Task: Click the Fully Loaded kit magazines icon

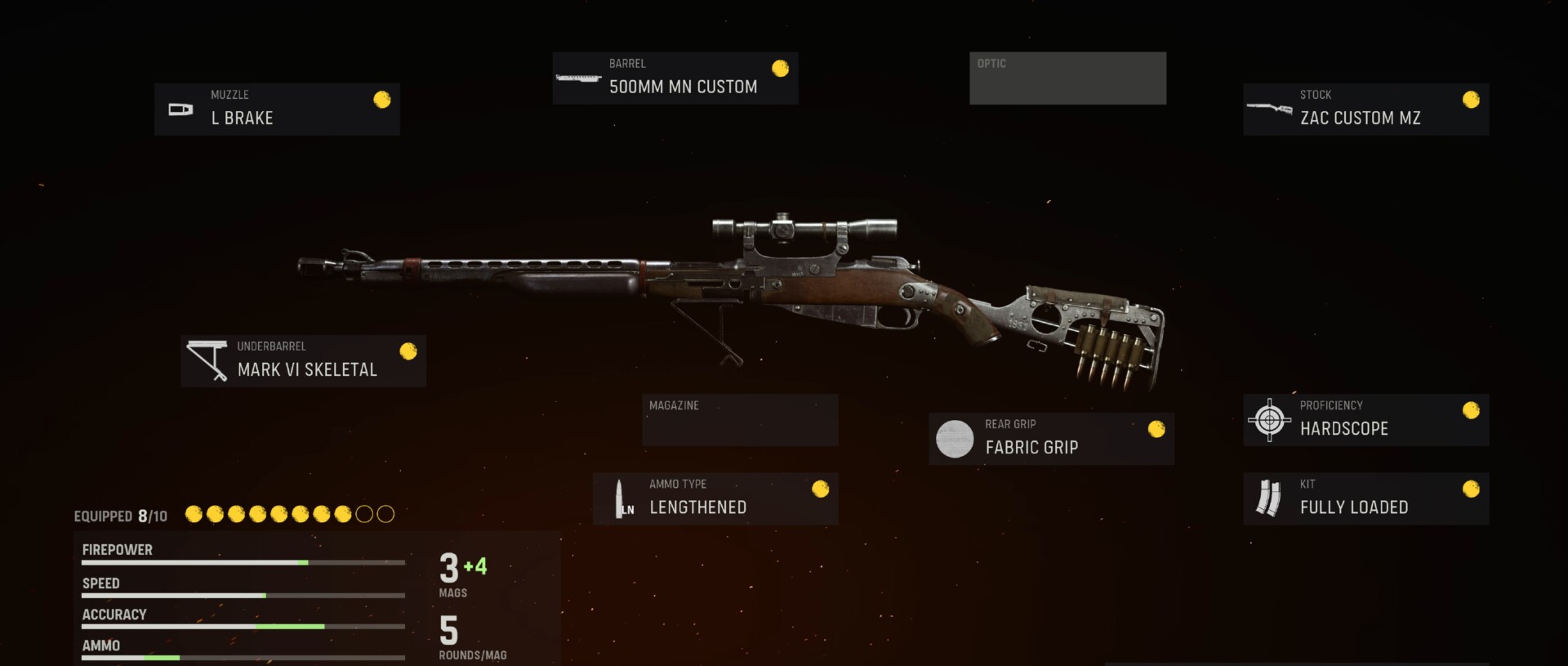Action: (x=1268, y=498)
